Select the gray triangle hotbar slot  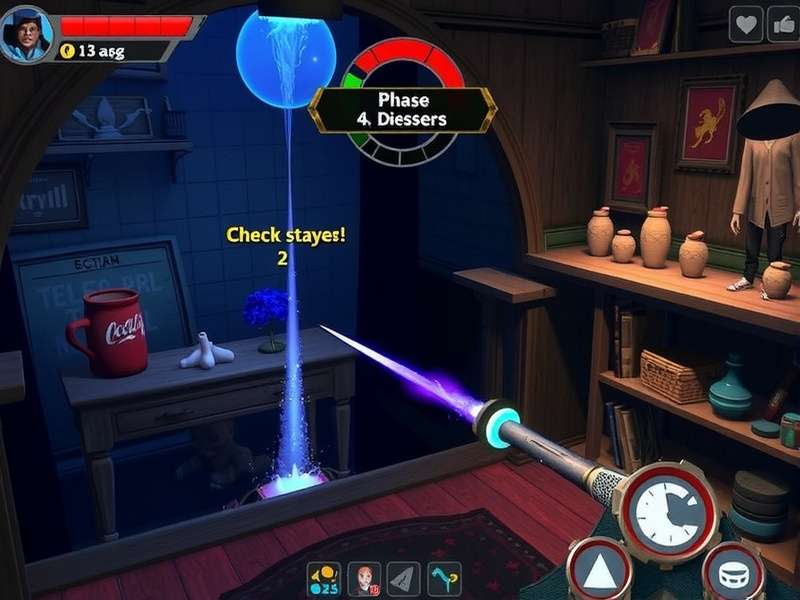point(403,578)
